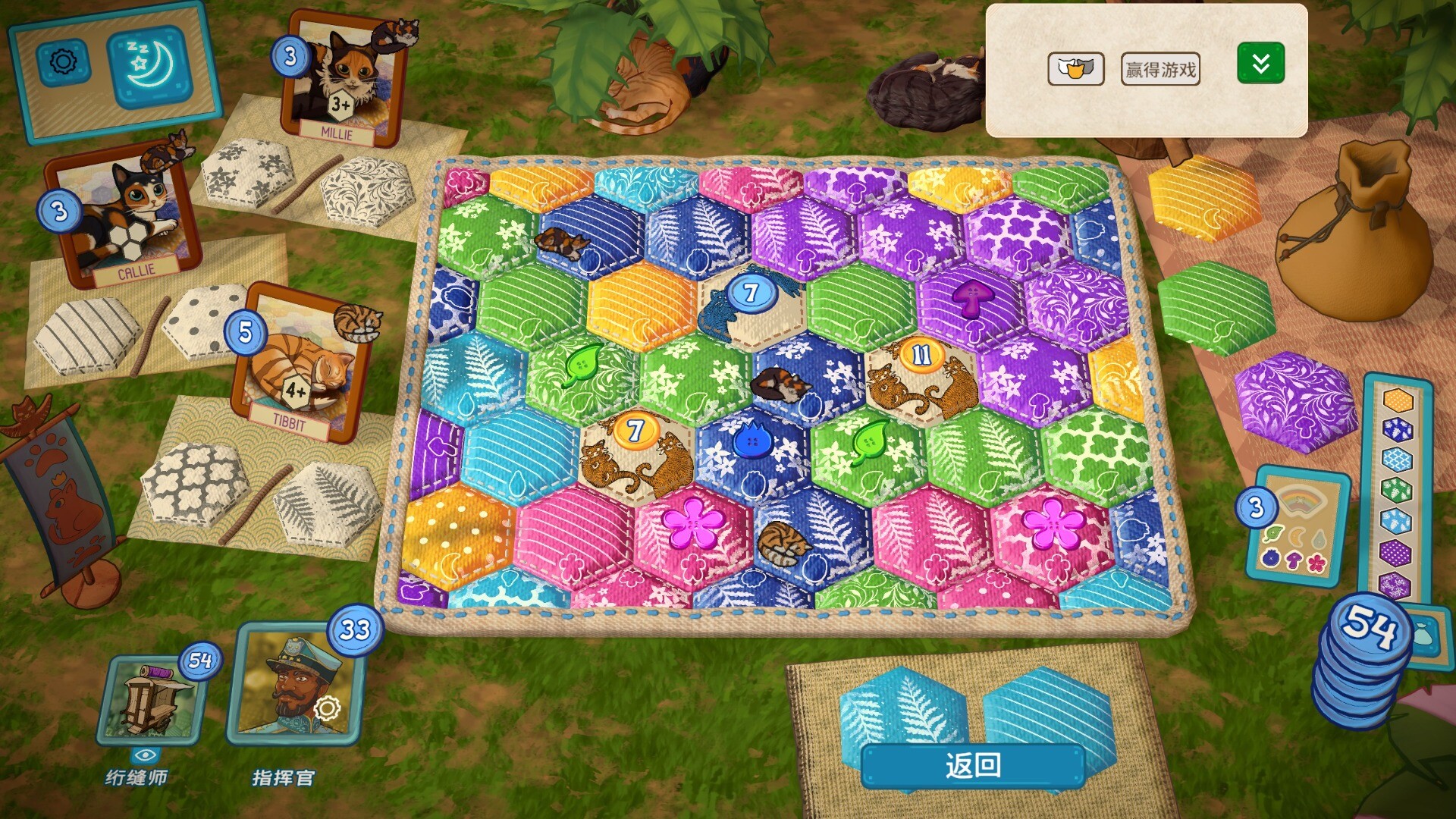This screenshot has width=1456, height=819.
Task: Pick the green striped market tile
Action: click(1213, 307)
